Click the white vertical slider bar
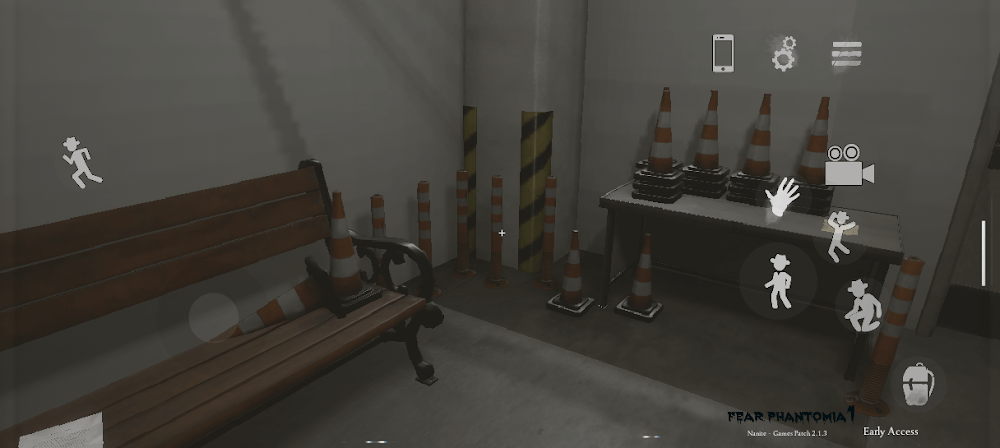1000x448 pixels. click(x=983, y=253)
